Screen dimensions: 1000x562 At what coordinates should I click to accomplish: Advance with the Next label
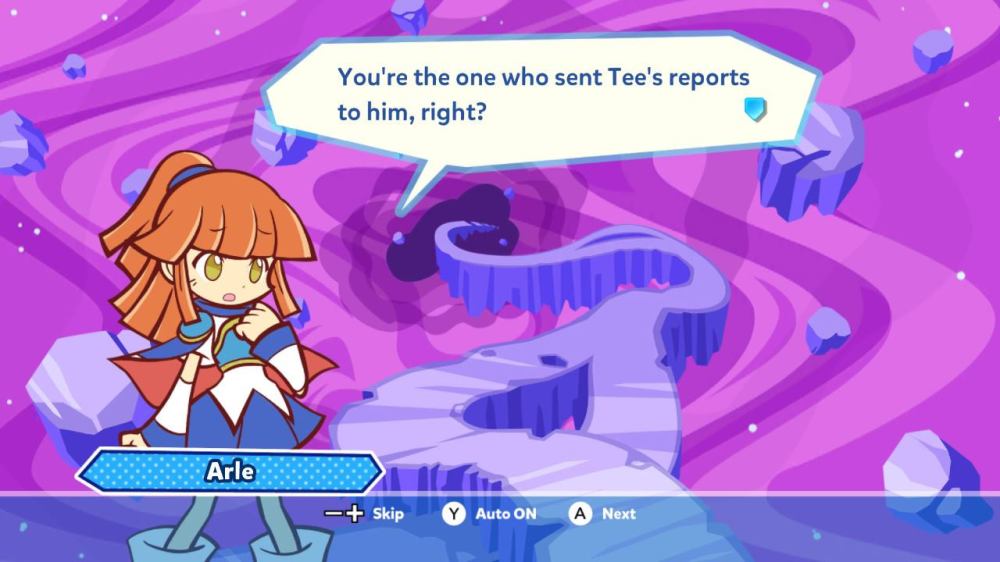(604, 514)
